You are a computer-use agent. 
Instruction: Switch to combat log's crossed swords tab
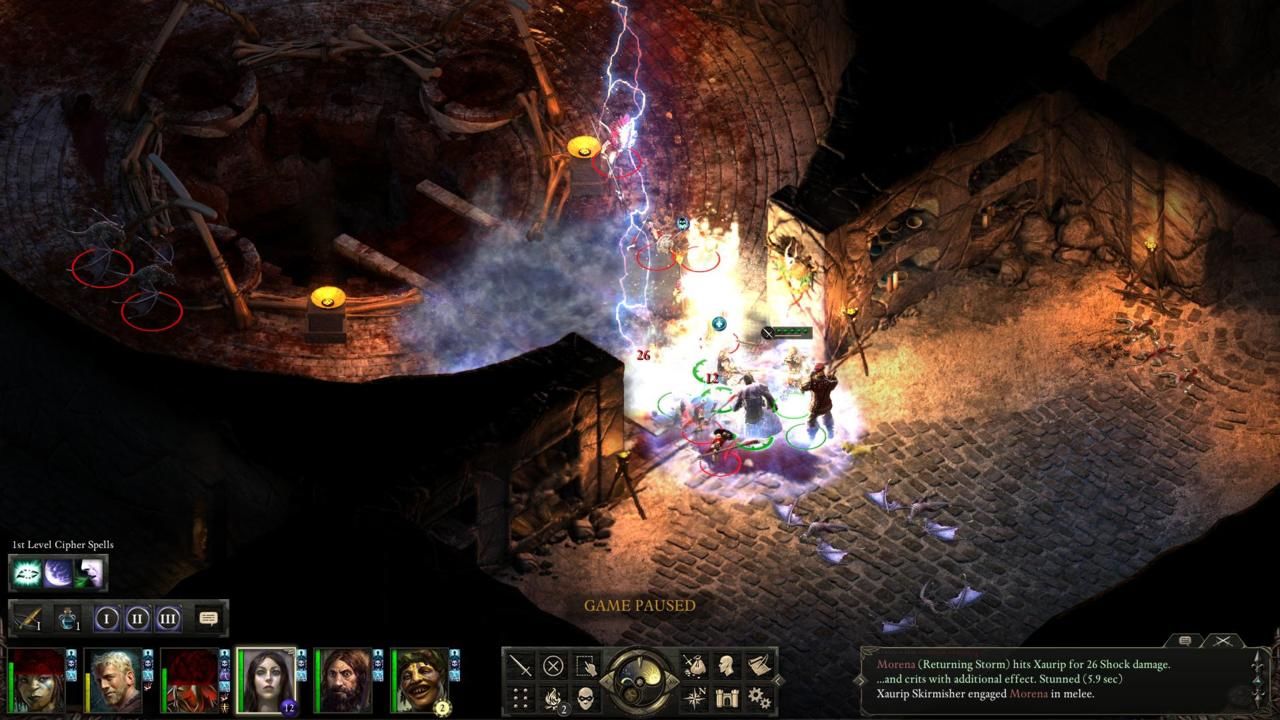pos(1222,641)
